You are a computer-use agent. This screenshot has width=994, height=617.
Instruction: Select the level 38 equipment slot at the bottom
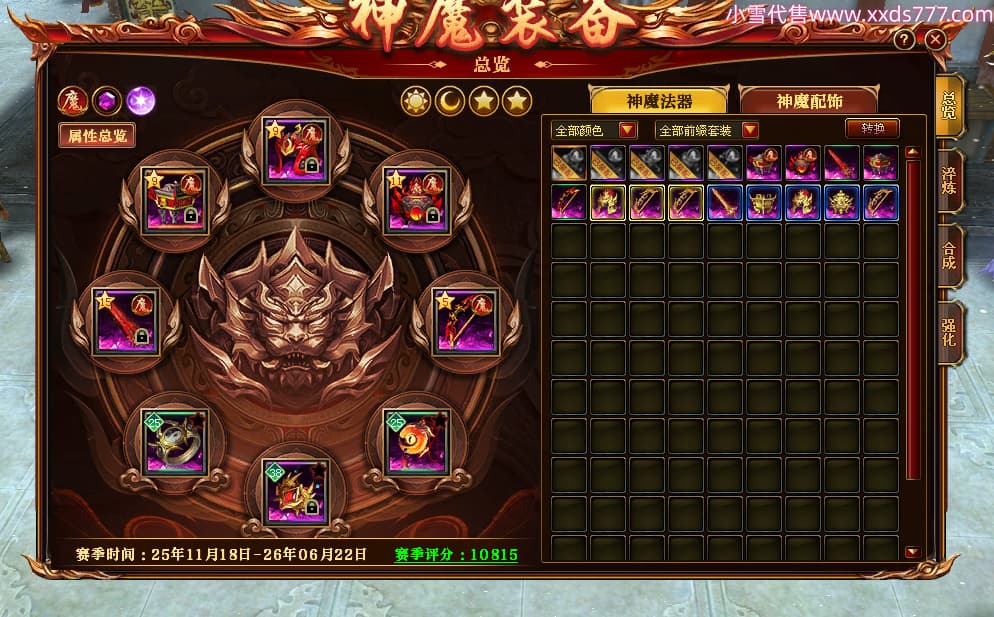click(x=295, y=492)
